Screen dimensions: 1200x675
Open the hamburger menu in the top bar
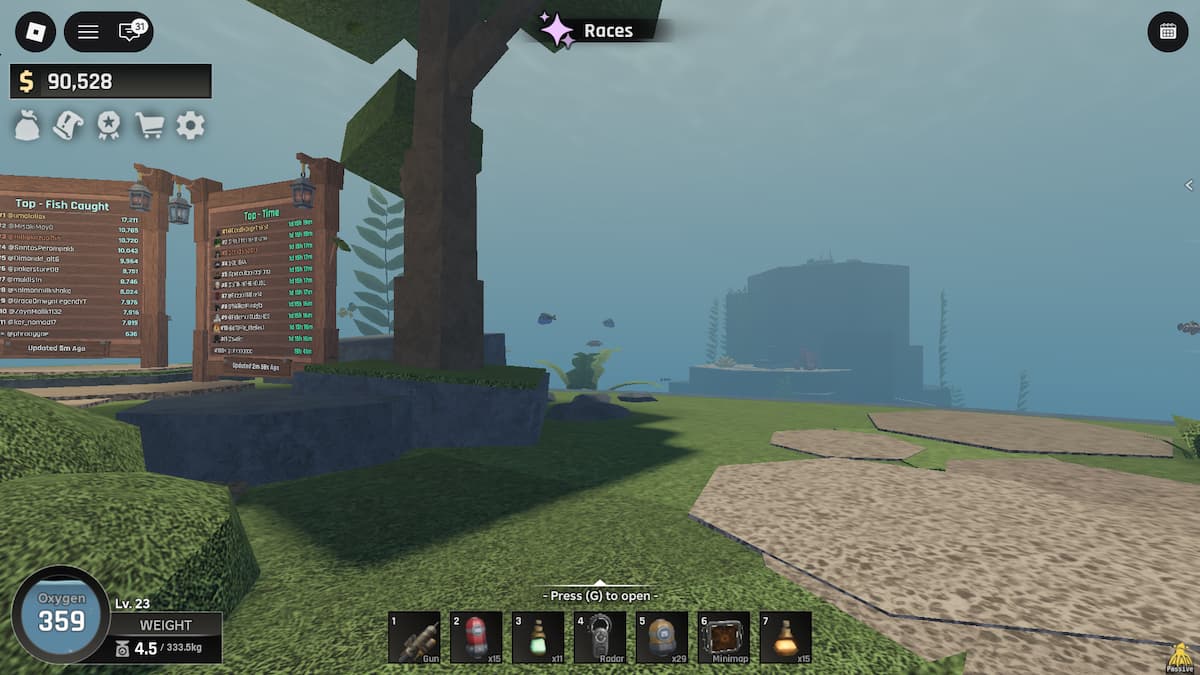(x=88, y=32)
